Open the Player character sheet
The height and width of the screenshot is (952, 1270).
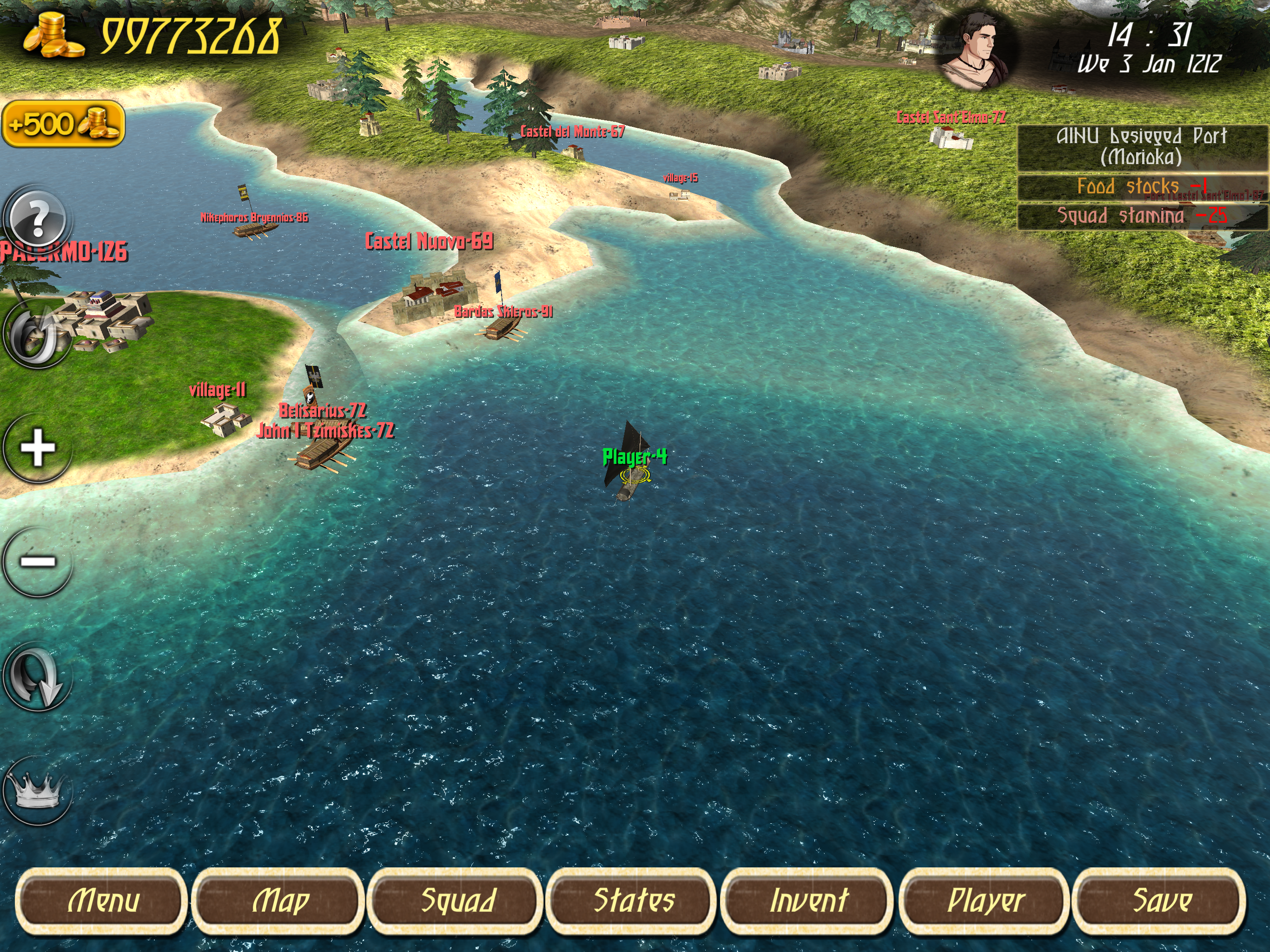pos(985,900)
